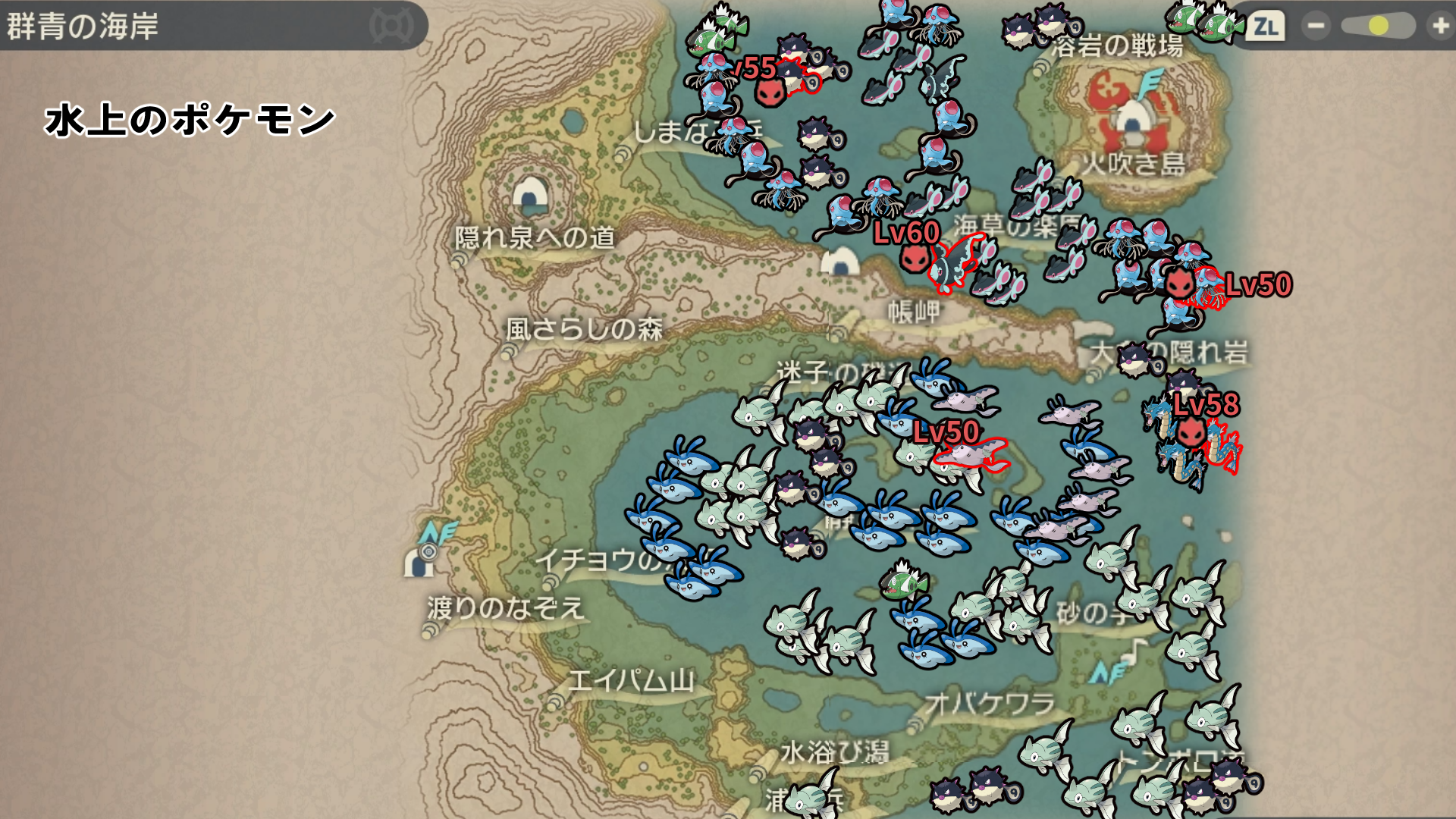Click the map zoom-out minus button

pyautogui.click(x=1316, y=27)
